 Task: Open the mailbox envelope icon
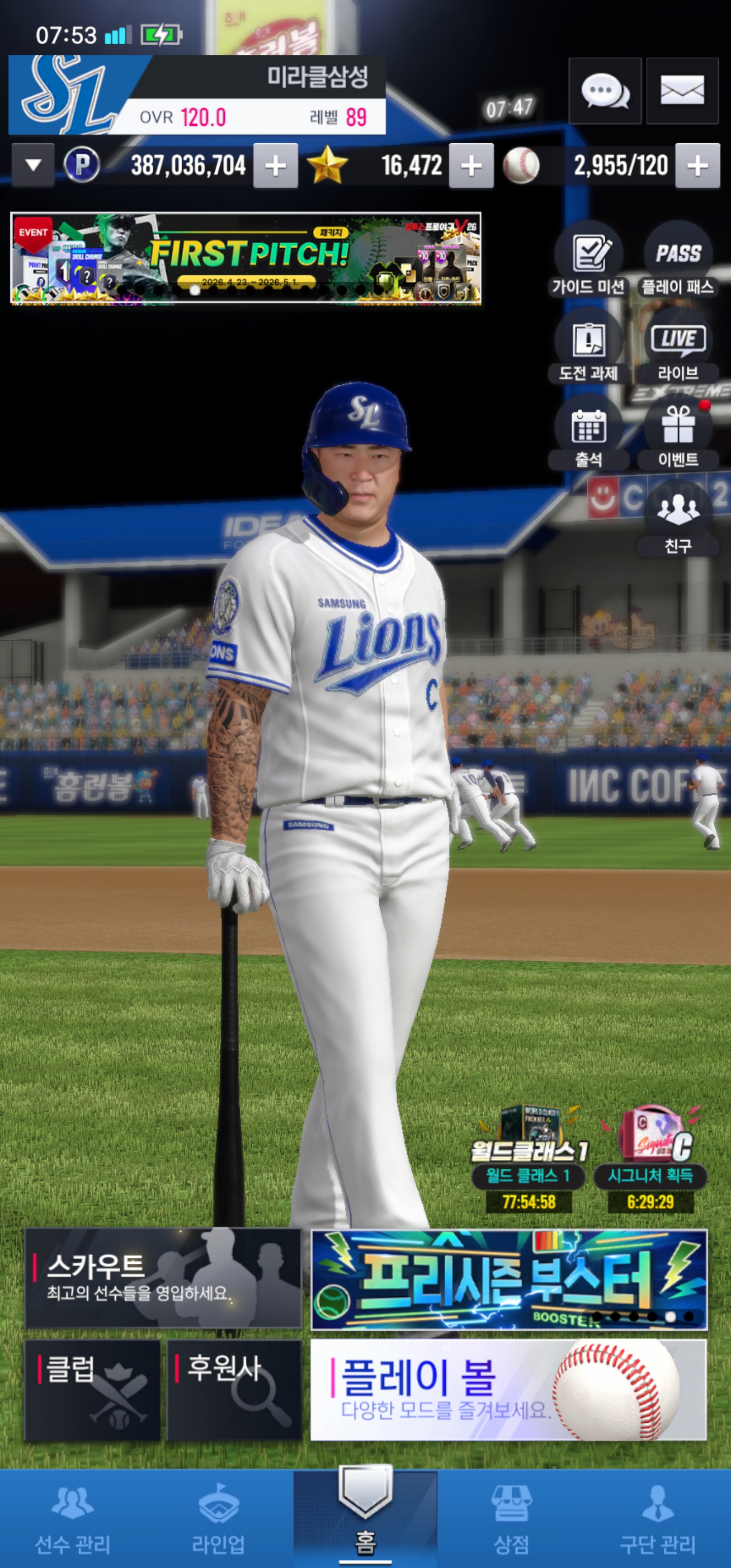pos(682,91)
